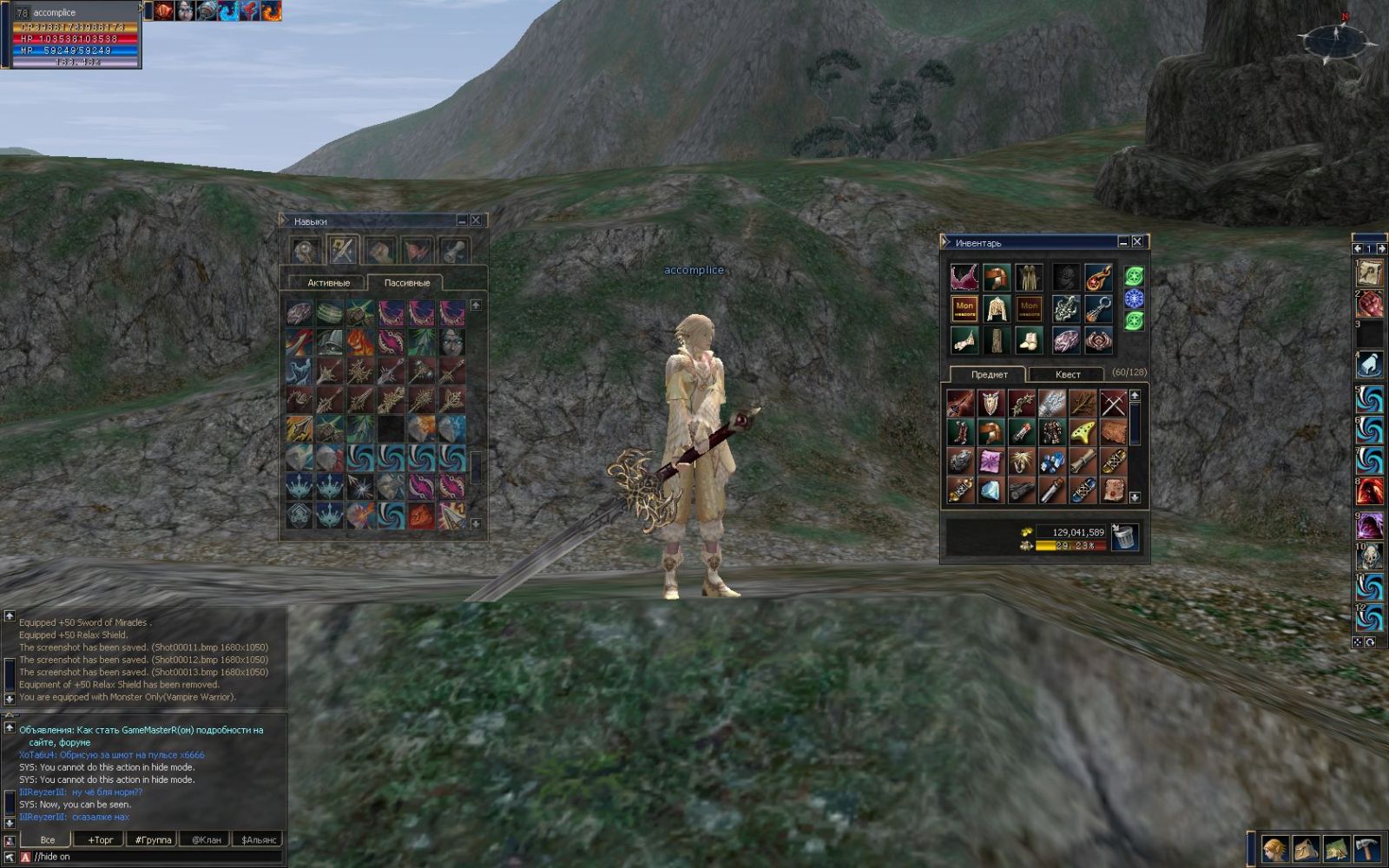Select the blue diamond gem item

pos(991,491)
